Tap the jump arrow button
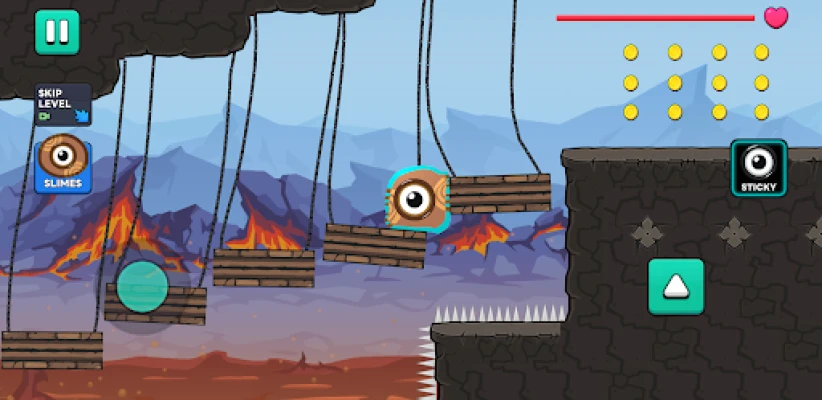Image resolution: width=822 pixels, height=400 pixels. 676,286
